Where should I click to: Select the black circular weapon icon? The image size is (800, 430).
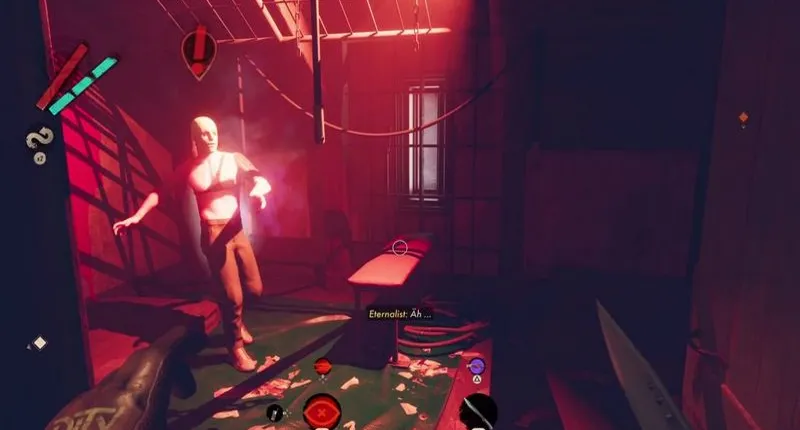pos(477,412)
